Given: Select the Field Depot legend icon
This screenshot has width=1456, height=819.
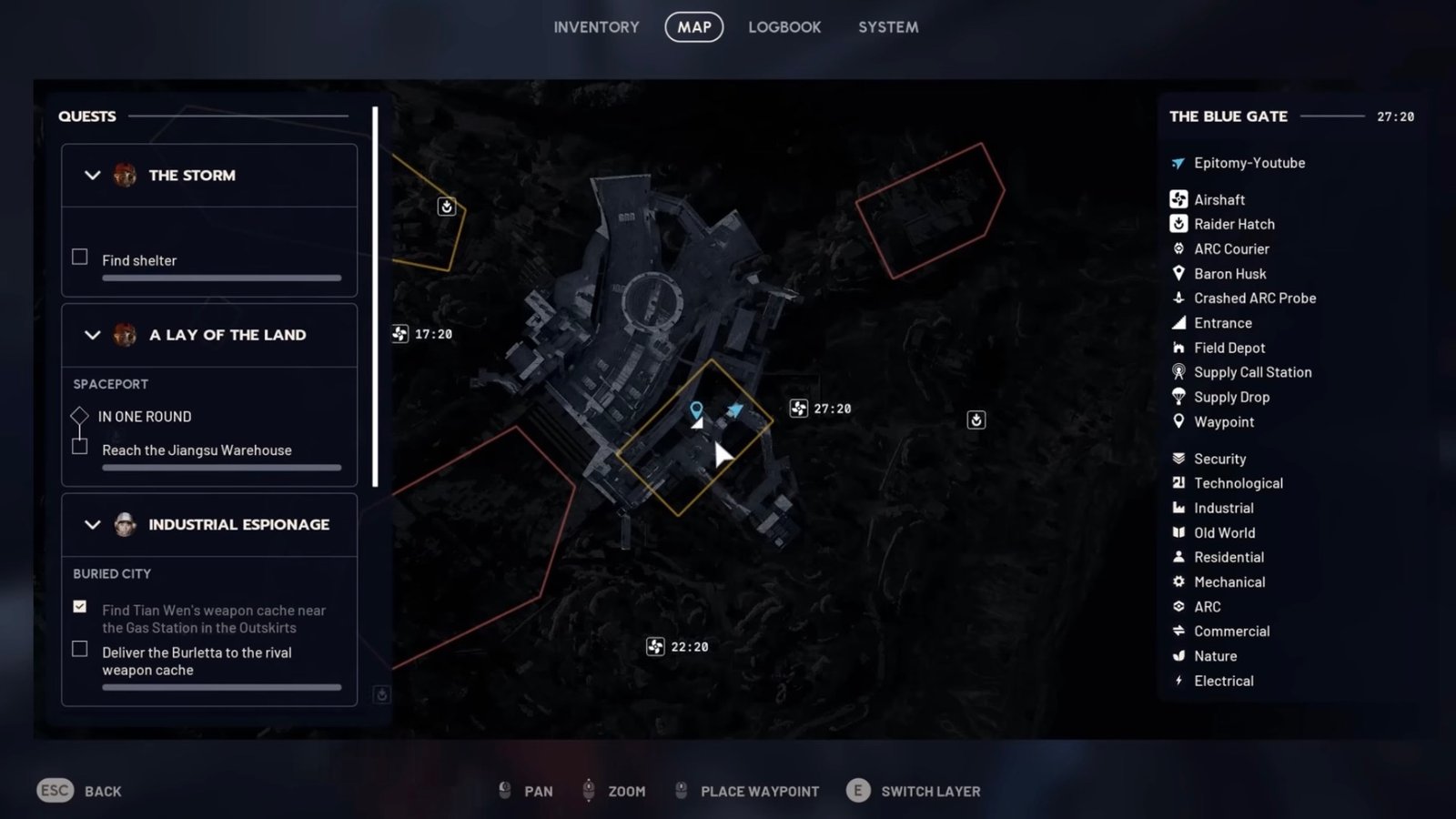Looking at the screenshot, I should tap(1178, 348).
